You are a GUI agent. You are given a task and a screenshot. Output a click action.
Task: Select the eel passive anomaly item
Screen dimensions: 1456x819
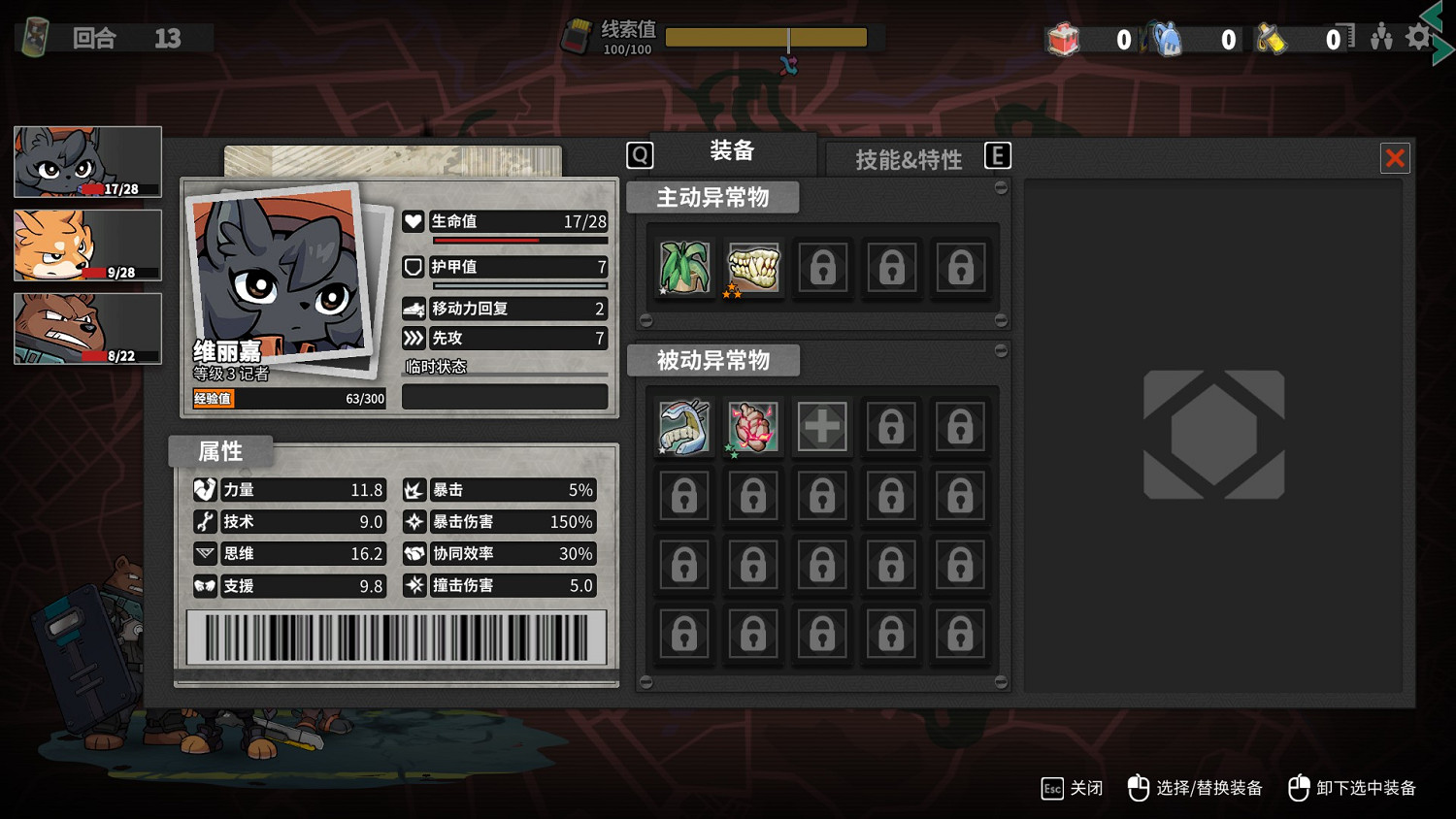tap(684, 426)
